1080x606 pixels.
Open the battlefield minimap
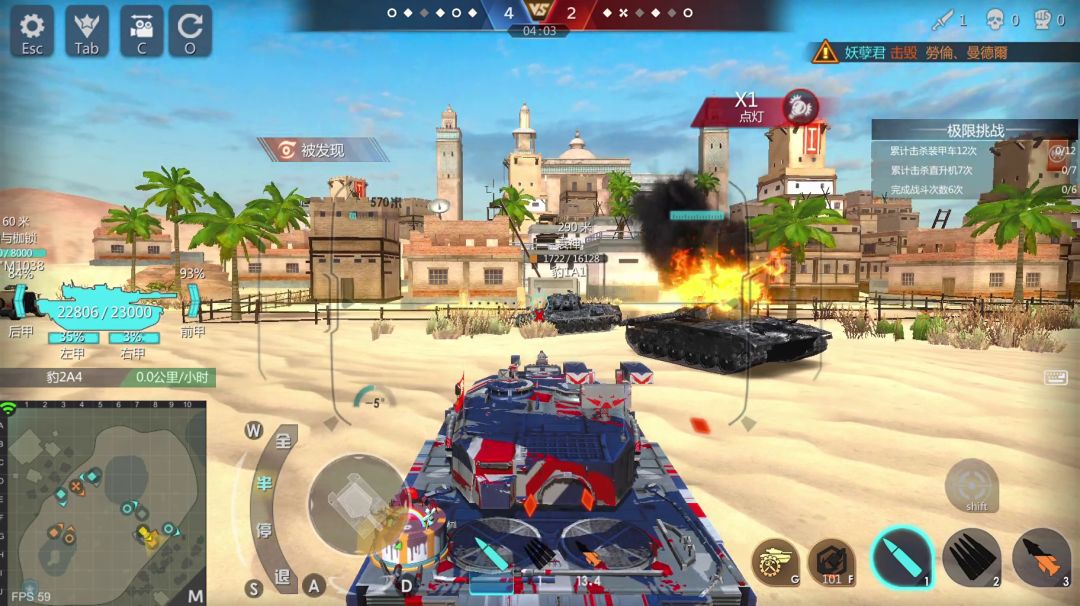[x=103, y=500]
